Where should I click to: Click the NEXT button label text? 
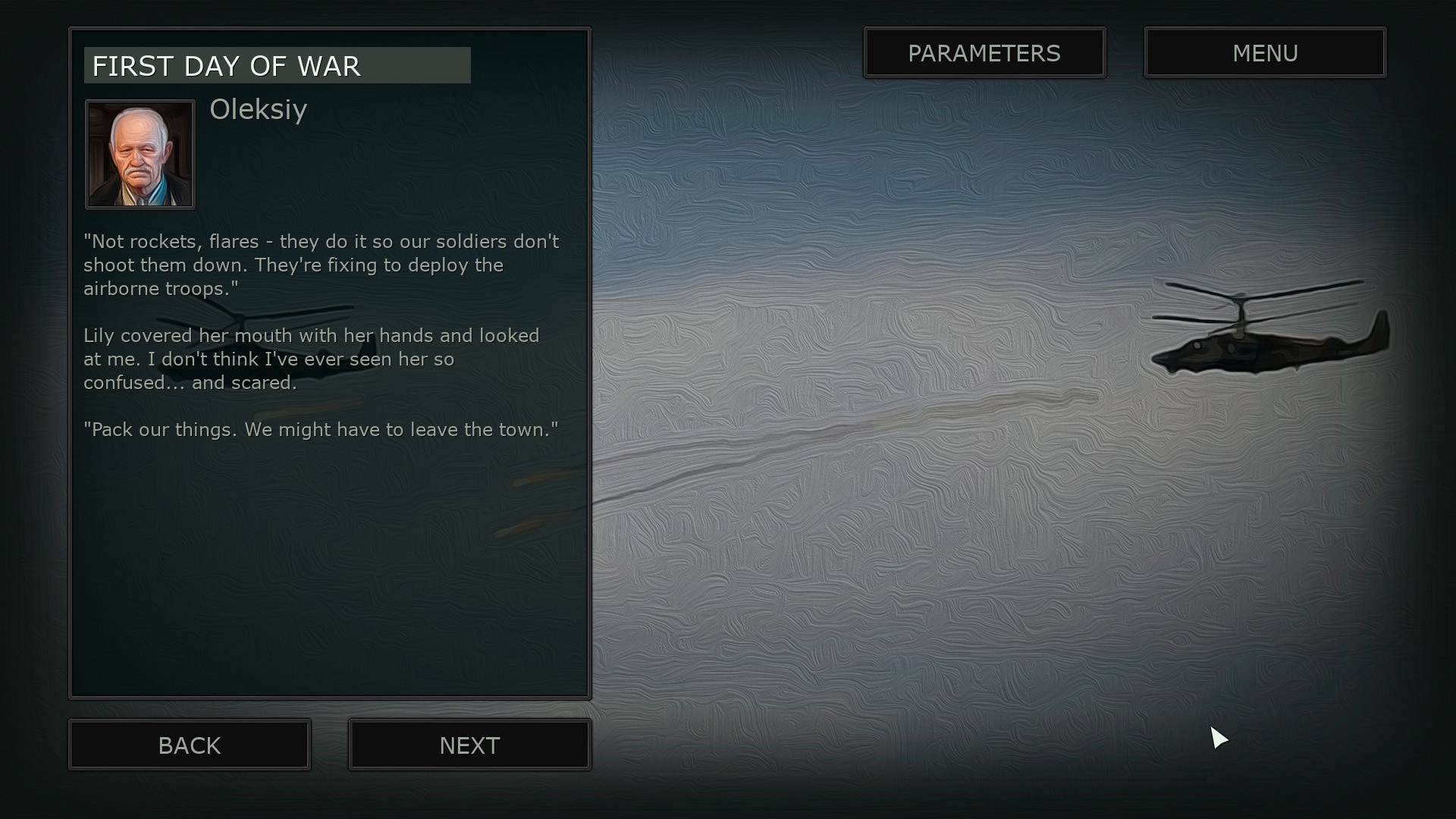[469, 745]
